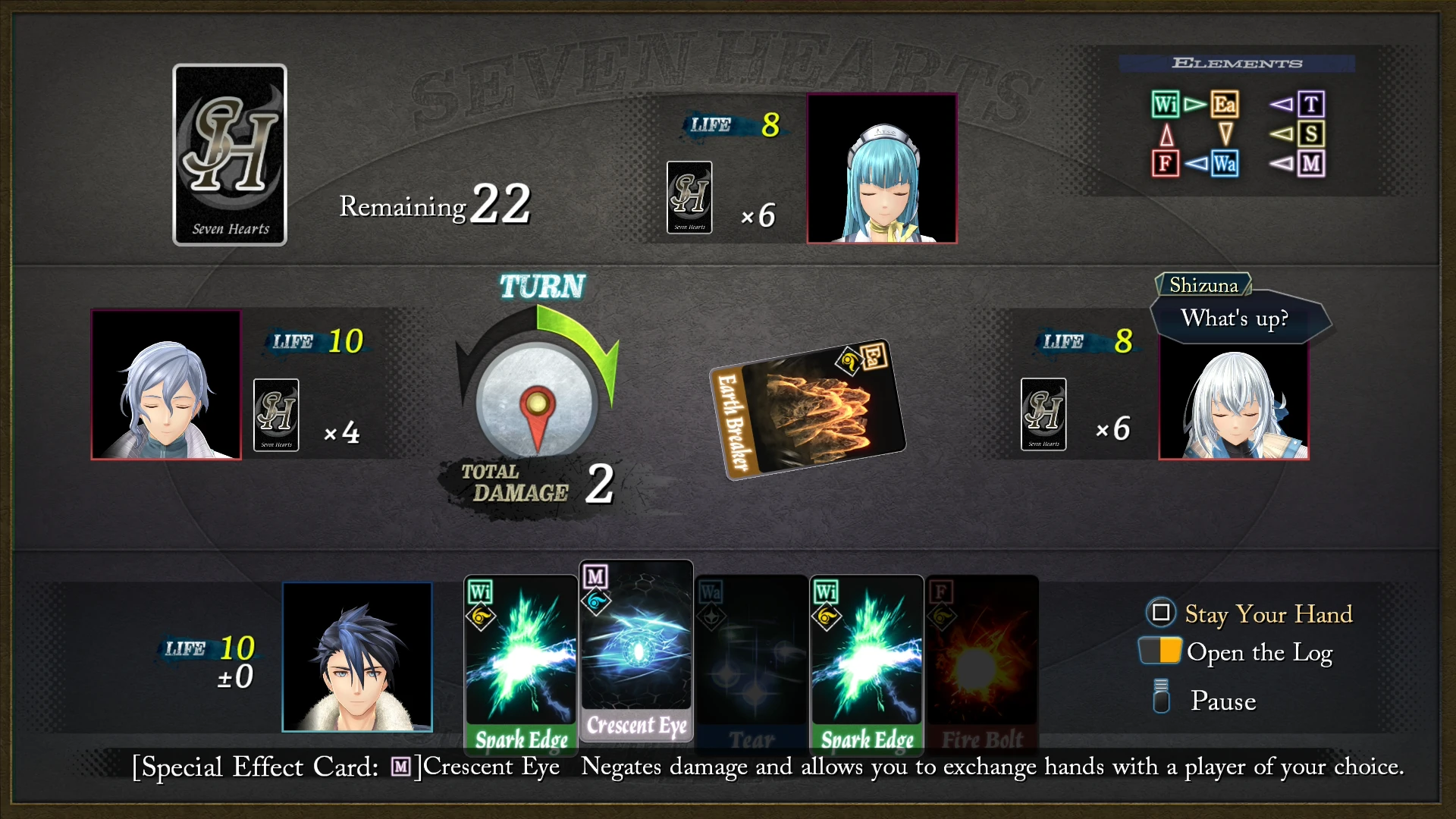This screenshot has height=819, width=1456.
Task: Choose Stay Your Hand option
Action: [x=1267, y=613]
